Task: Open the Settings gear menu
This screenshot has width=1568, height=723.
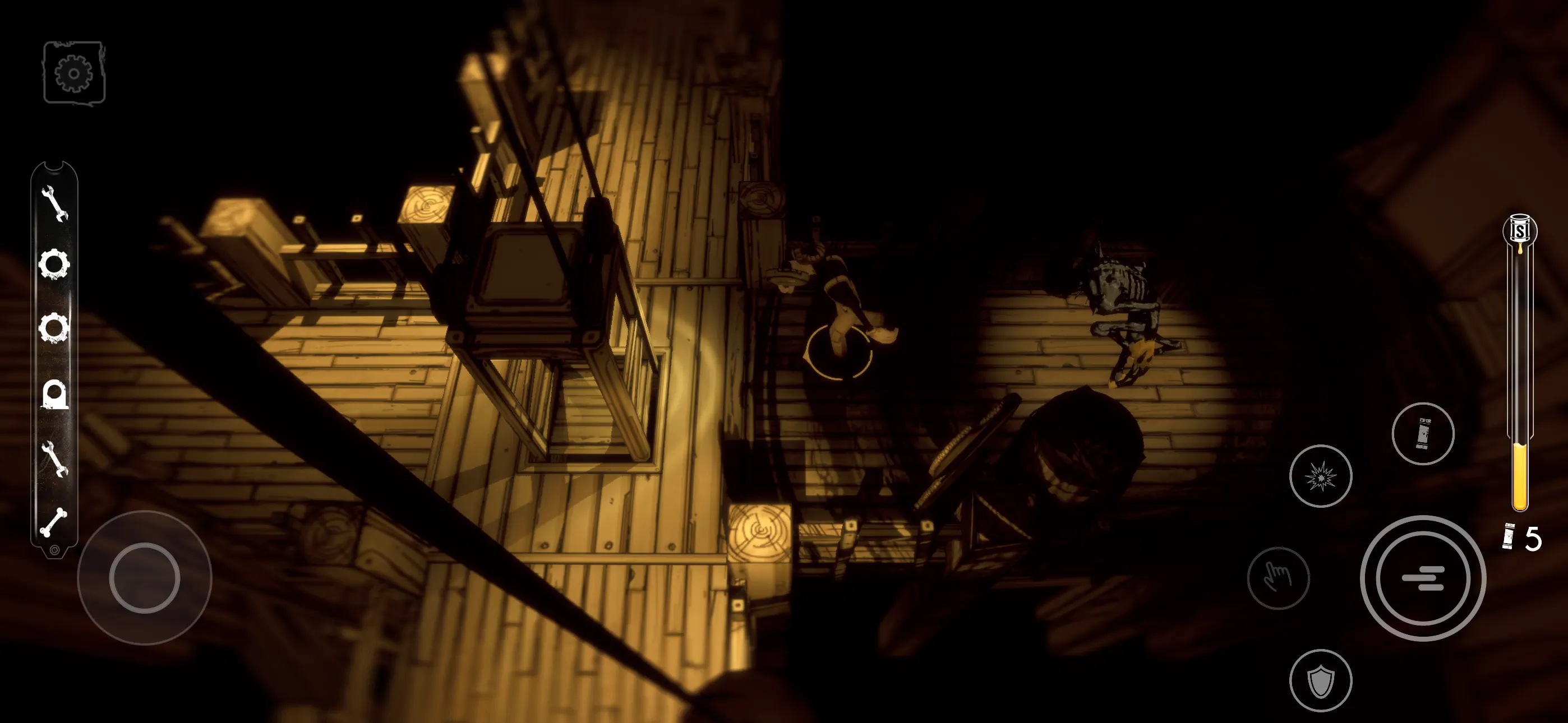Action: tap(73, 72)
